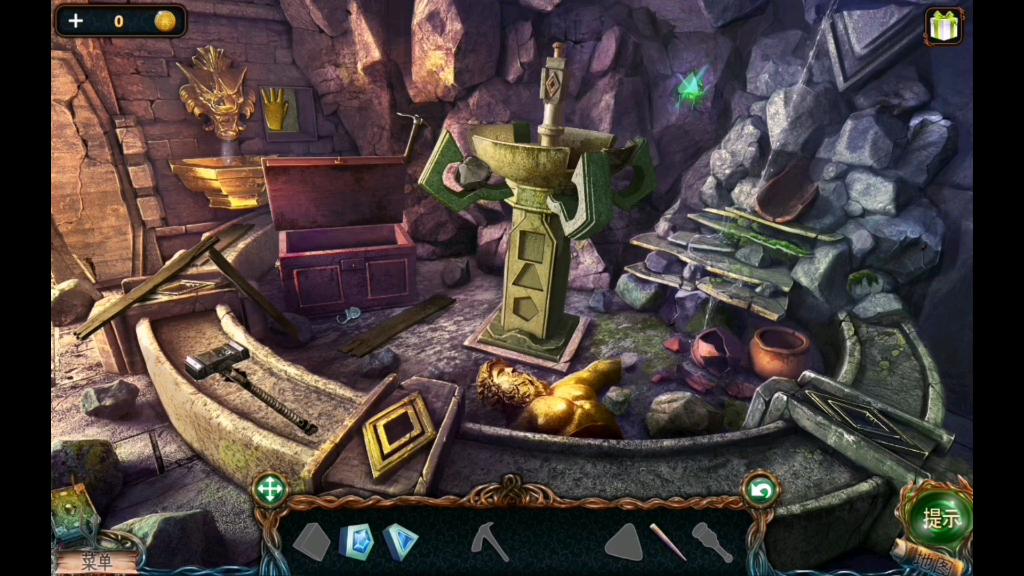
Task: Open the green gift box reward
Action: click(x=943, y=26)
